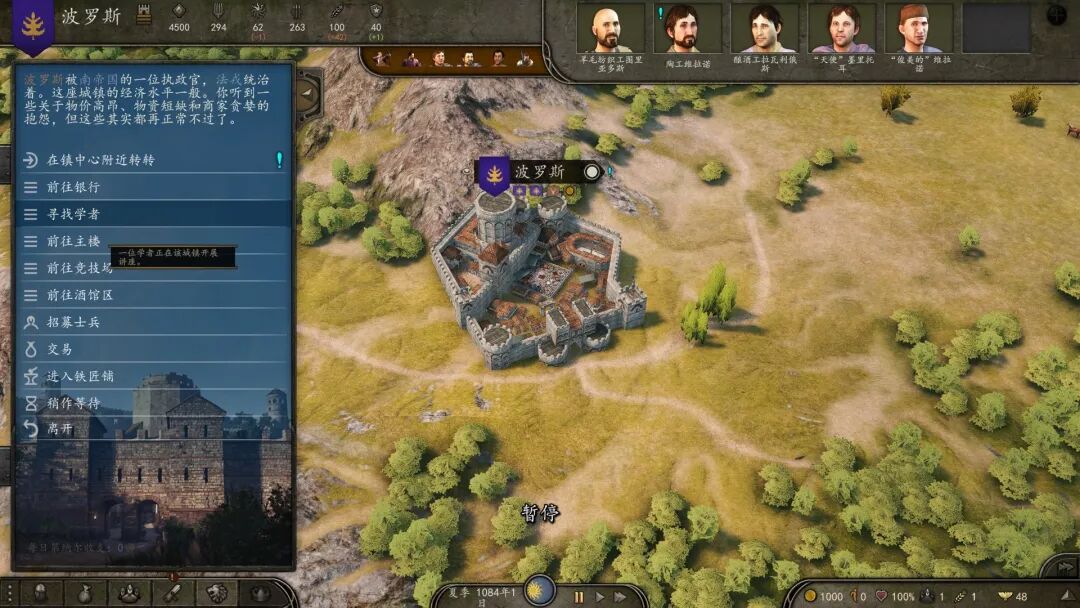Screen dimensions: 1080x608
Task: Select 招募士兵 to recruit troops
Action: [x=74, y=322]
